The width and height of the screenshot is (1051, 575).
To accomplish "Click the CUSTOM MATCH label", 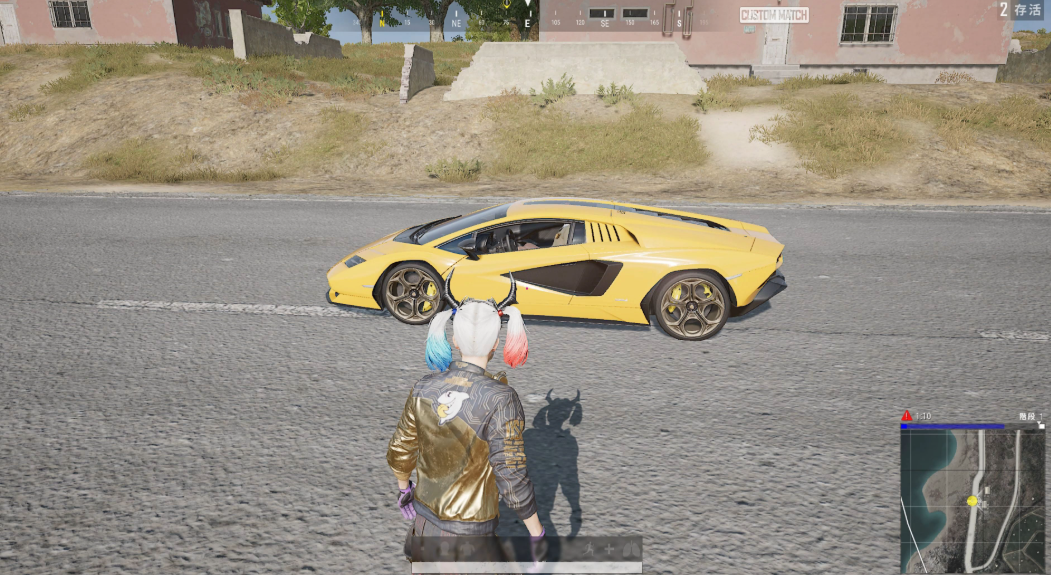I will click(x=774, y=15).
